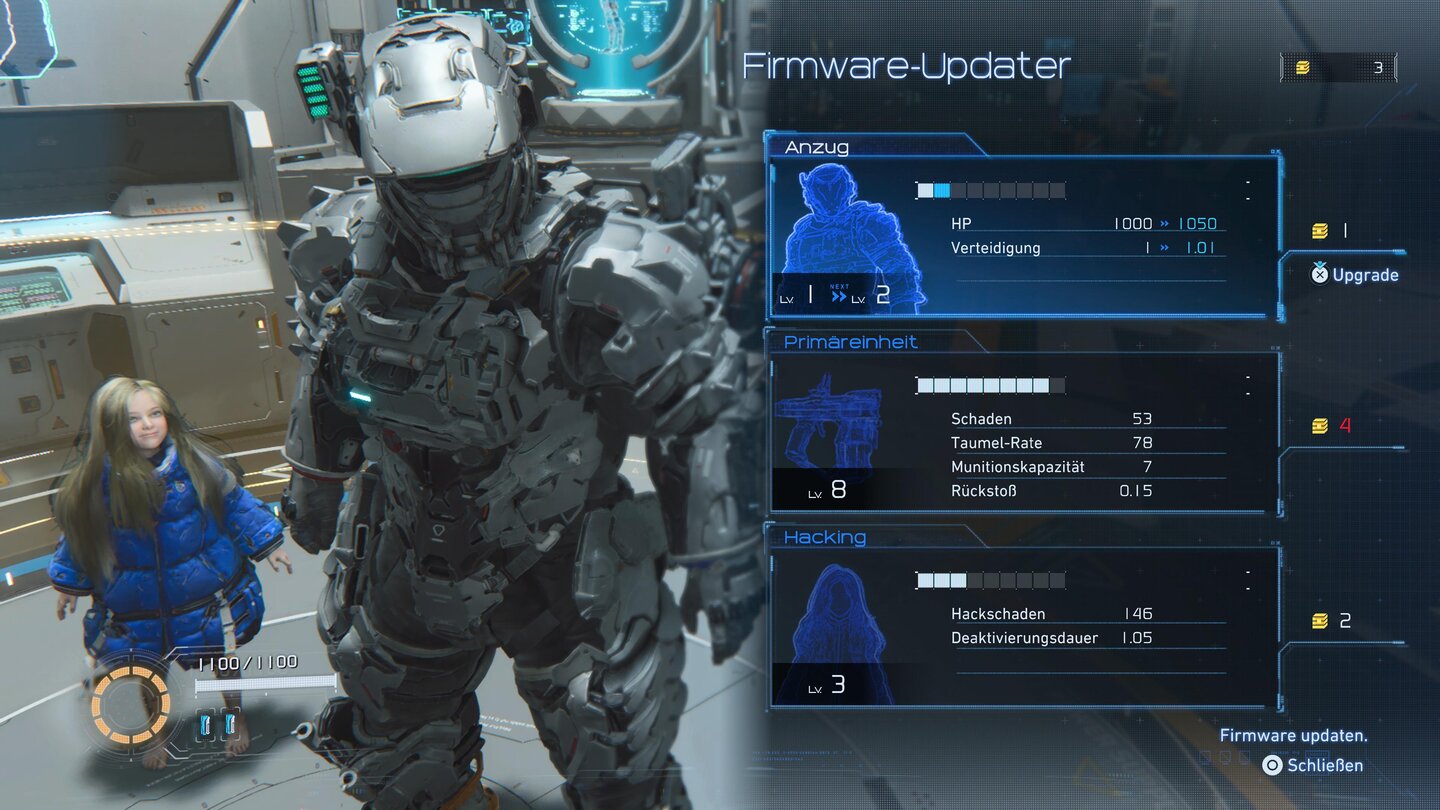Click the circle button icon beside Schließen
Viewport: 1440px width, 810px height.
pyautogui.click(x=1273, y=765)
